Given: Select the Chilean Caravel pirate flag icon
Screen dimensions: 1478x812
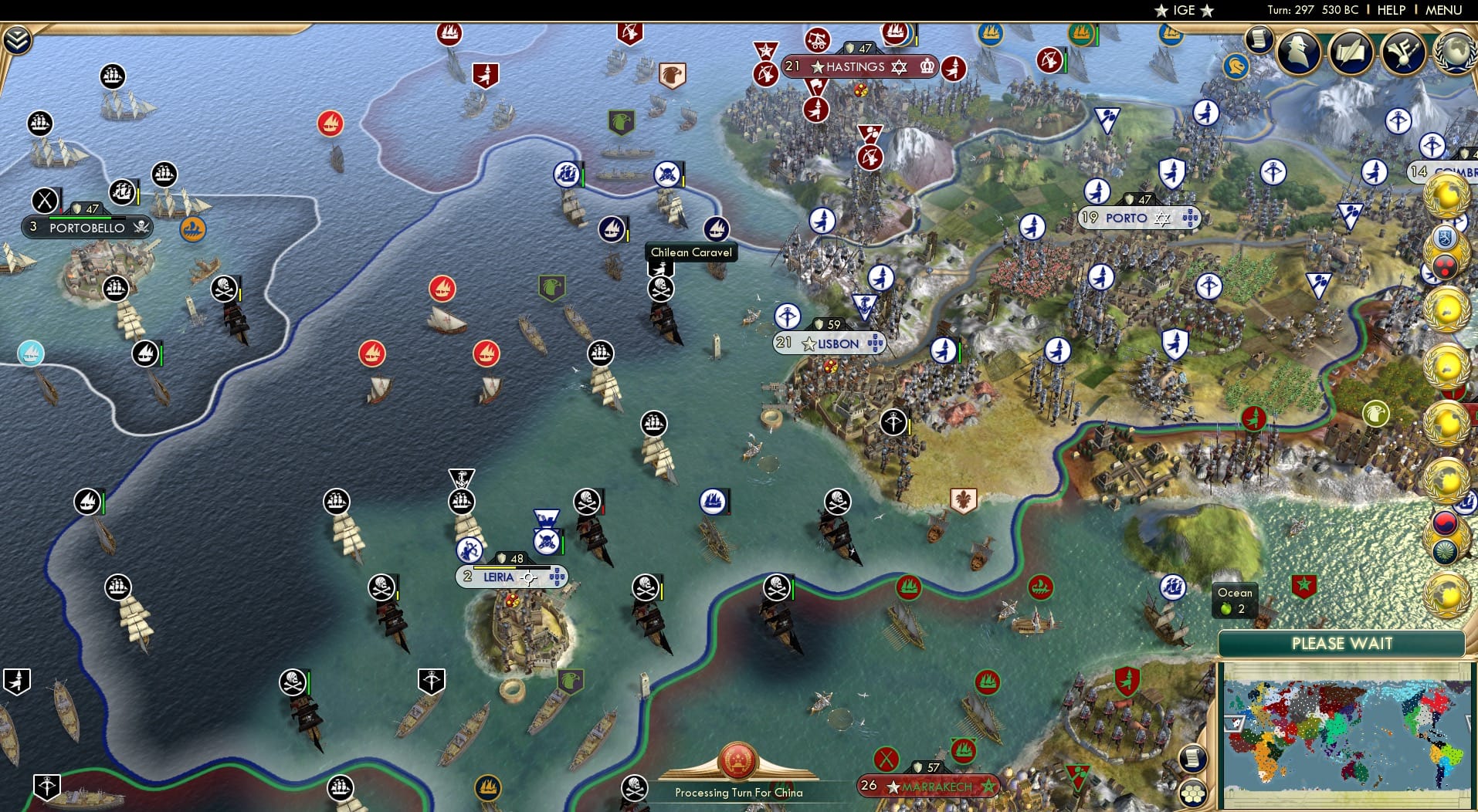Looking at the screenshot, I should 660,289.
